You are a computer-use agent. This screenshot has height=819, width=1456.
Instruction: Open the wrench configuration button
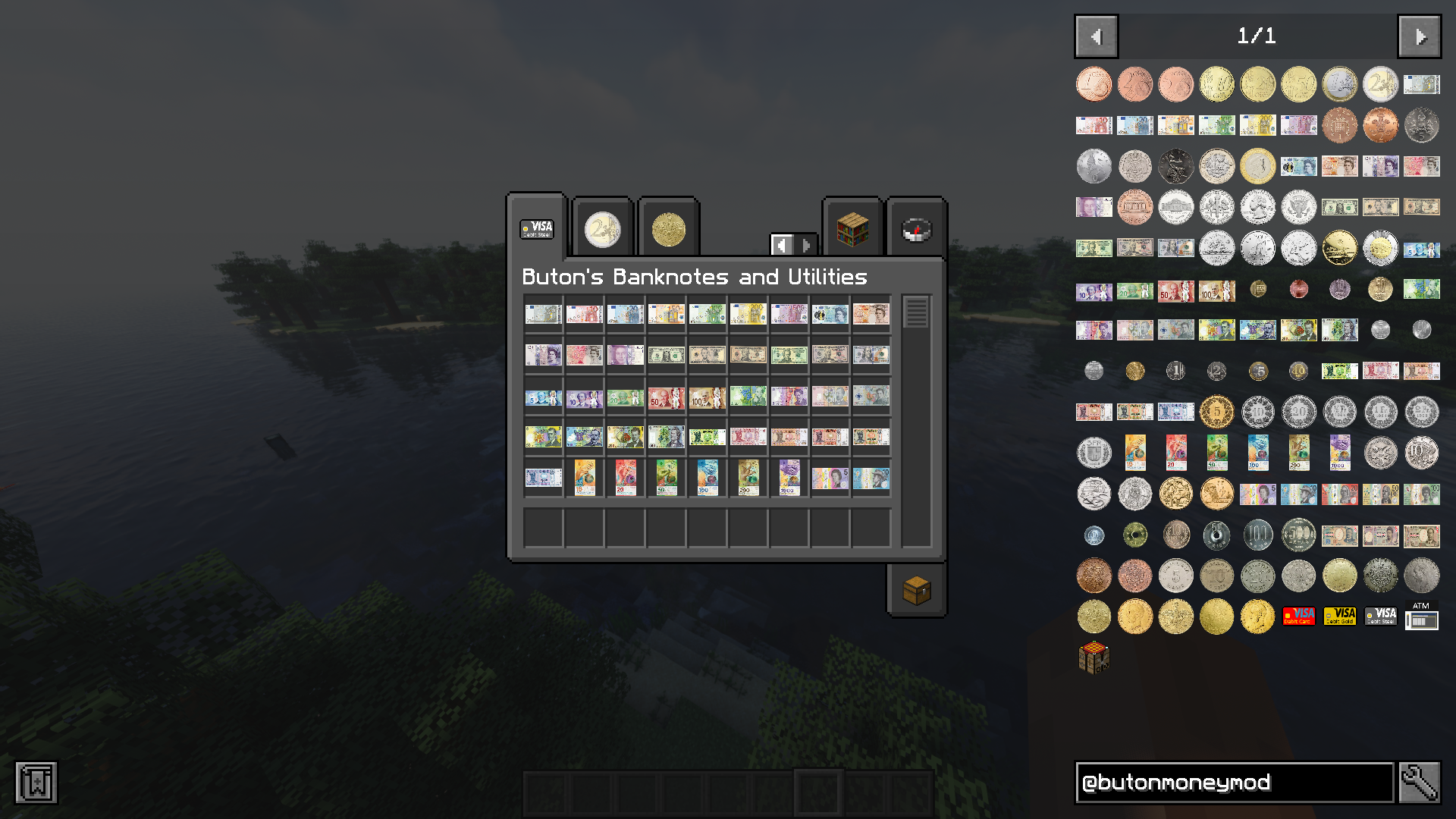[x=1420, y=783]
